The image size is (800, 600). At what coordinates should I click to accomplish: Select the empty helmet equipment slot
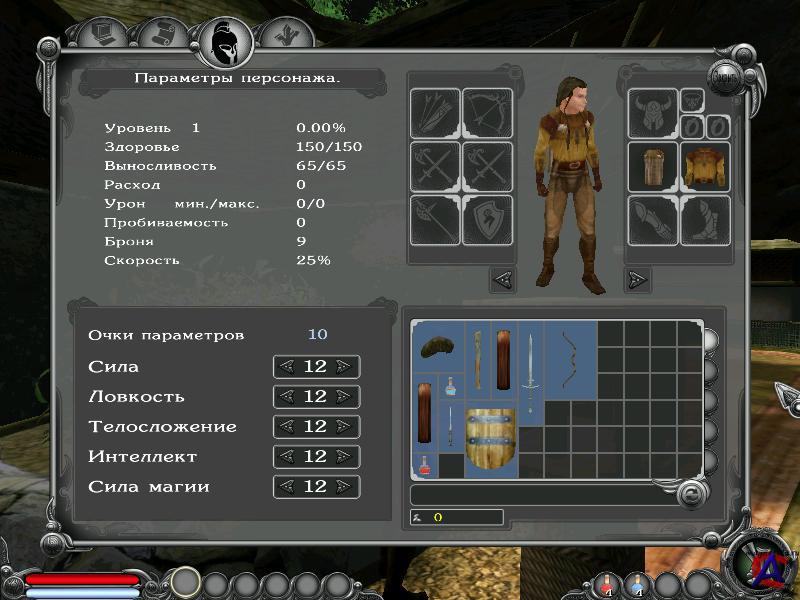652,115
